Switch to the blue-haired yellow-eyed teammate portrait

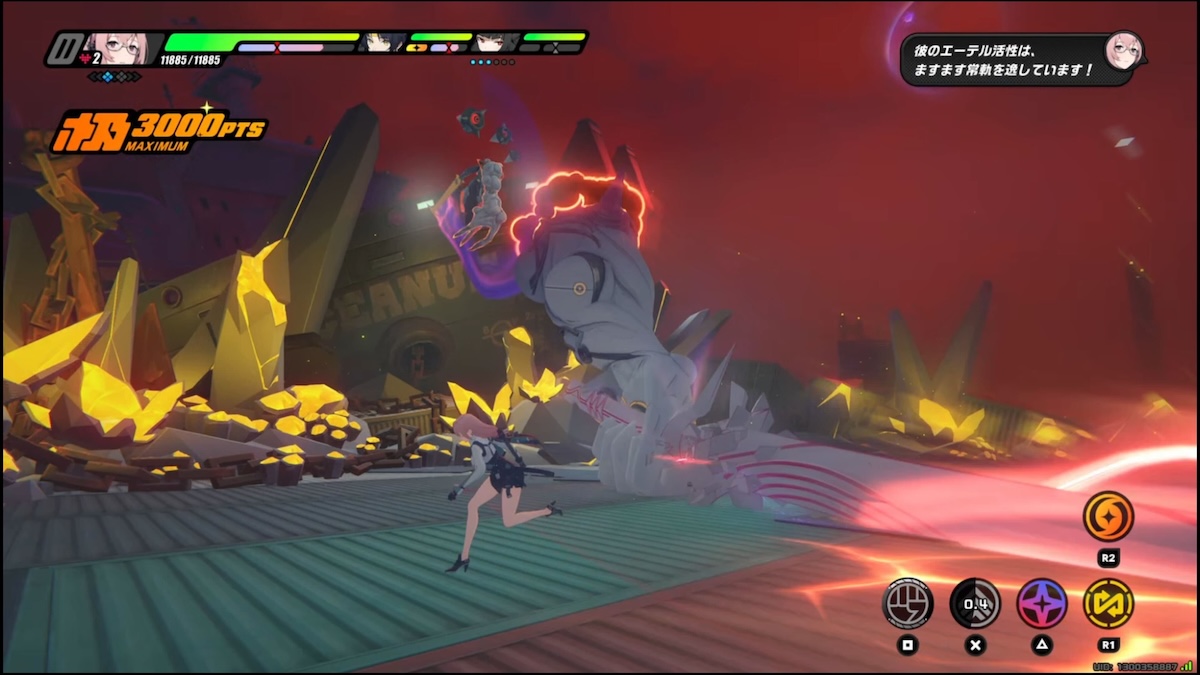click(x=383, y=42)
